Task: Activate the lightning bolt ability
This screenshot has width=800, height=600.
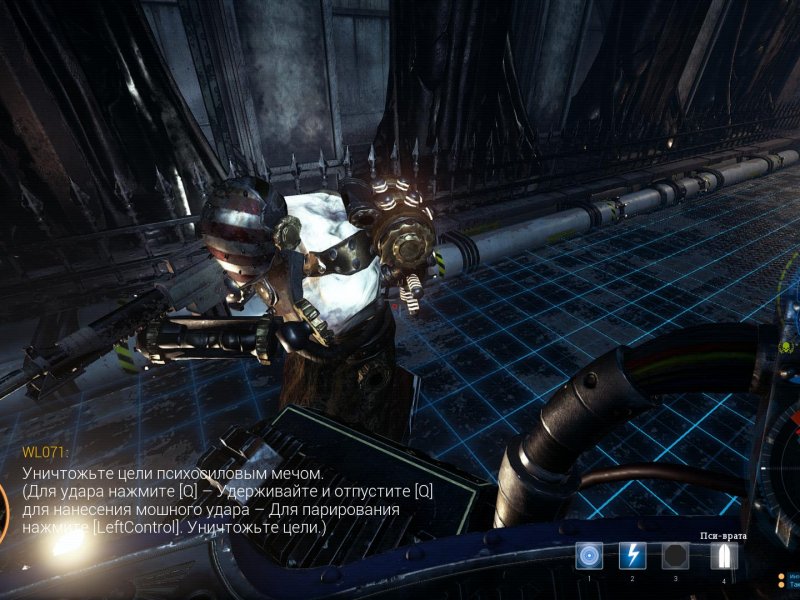Action: click(x=632, y=555)
